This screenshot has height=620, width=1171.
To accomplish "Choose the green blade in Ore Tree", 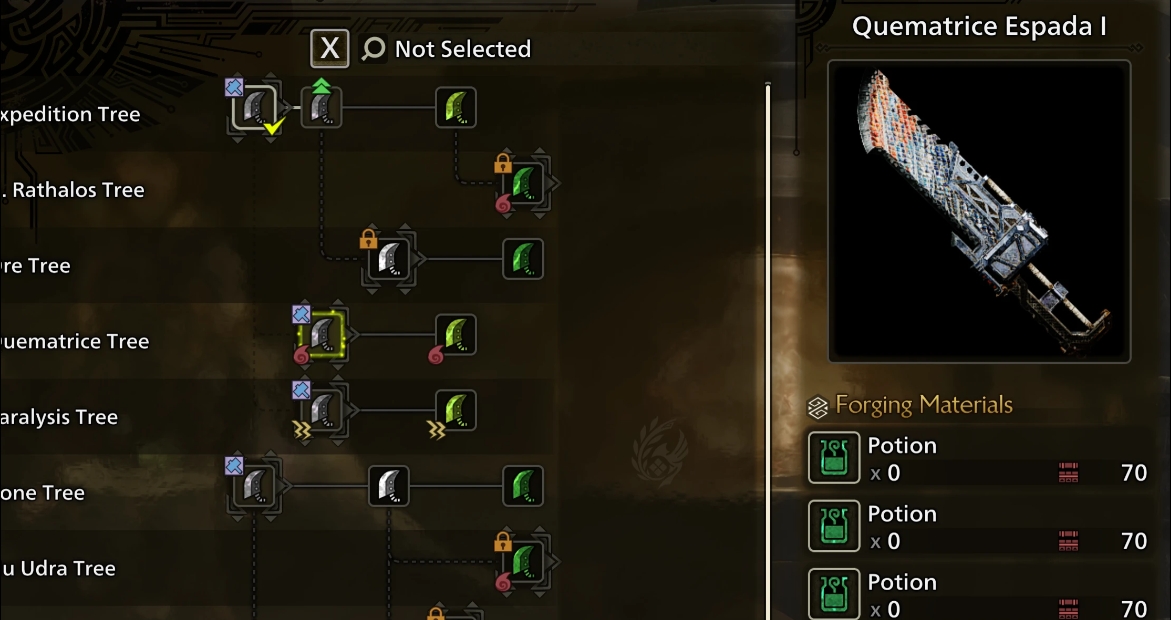I will pos(522,260).
